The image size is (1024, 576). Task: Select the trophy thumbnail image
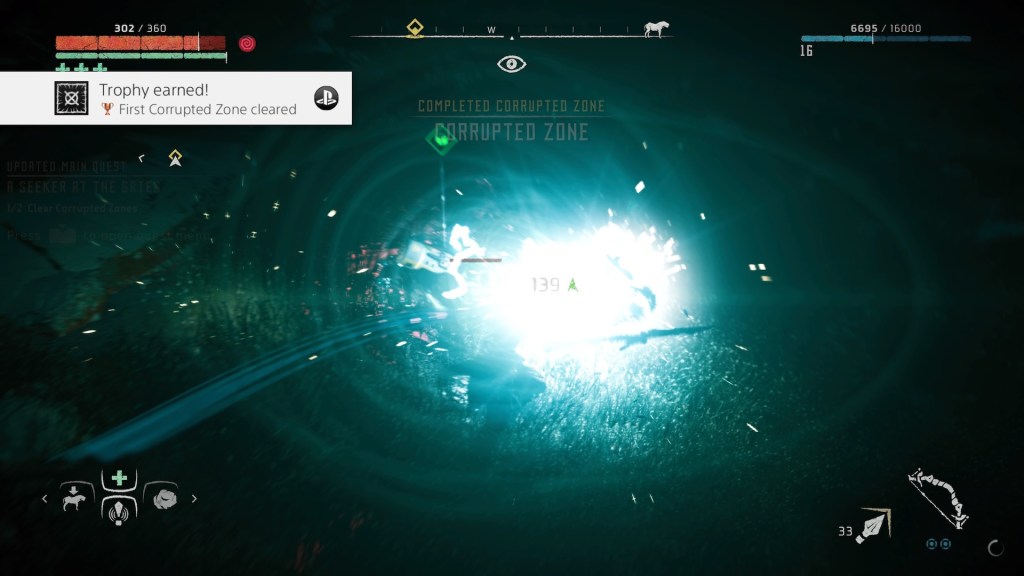[x=71, y=98]
